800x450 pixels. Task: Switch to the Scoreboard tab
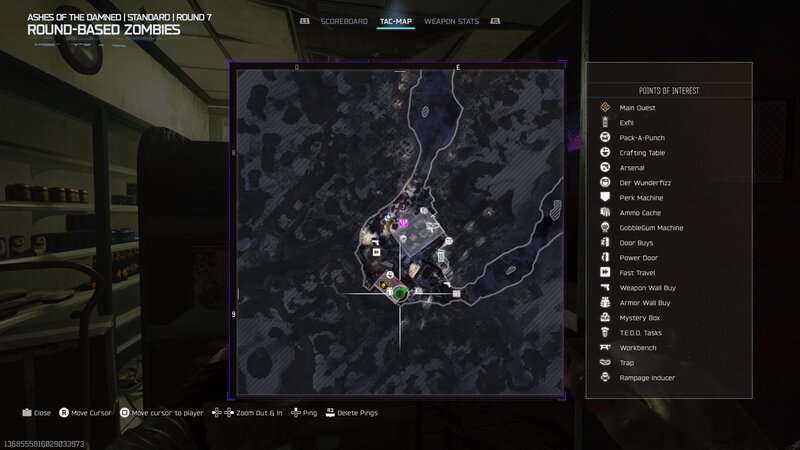point(343,21)
